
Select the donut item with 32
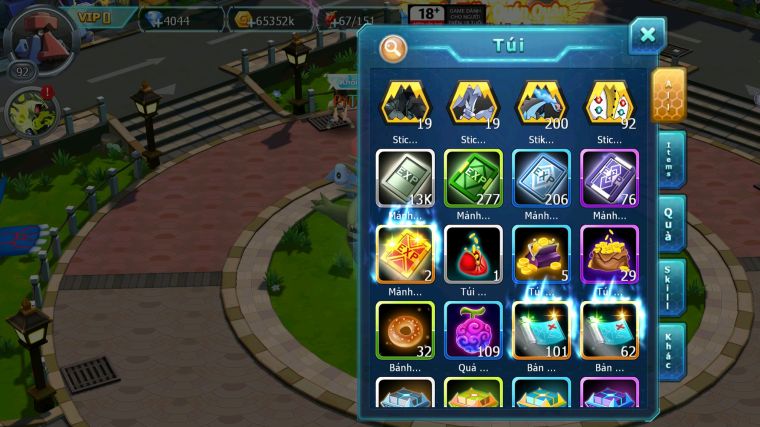click(405, 329)
